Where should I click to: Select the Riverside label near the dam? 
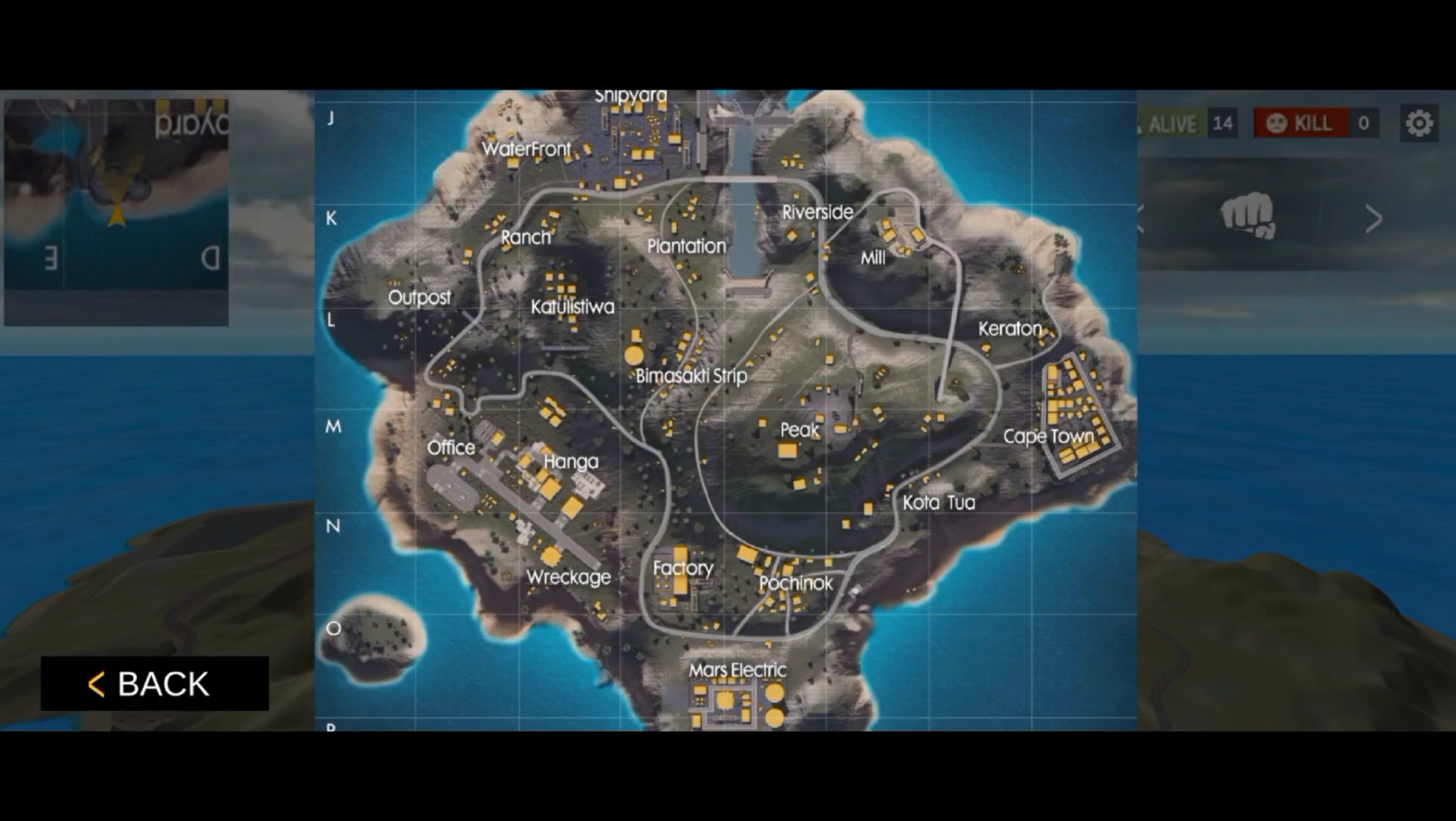tap(817, 212)
